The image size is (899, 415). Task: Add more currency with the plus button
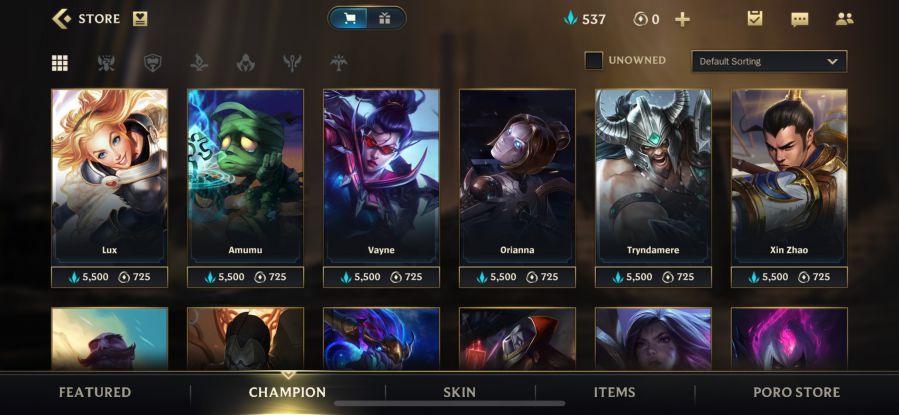[683, 19]
